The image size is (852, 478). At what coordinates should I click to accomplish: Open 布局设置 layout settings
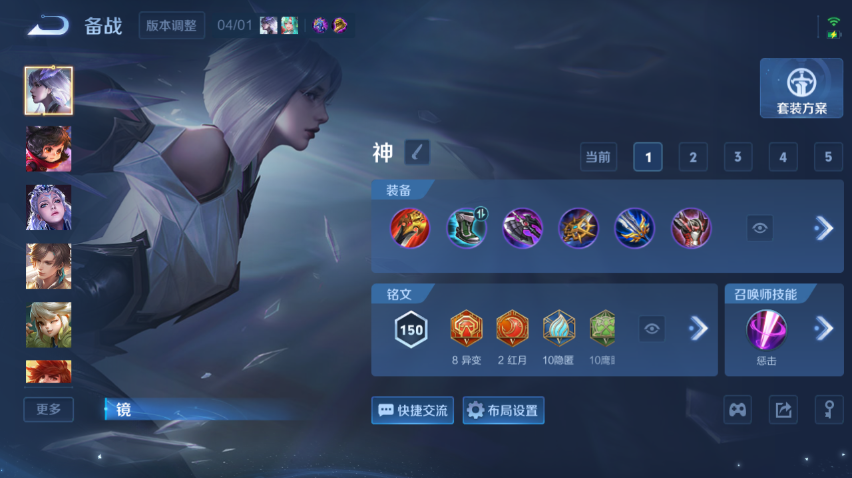click(x=503, y=410)
